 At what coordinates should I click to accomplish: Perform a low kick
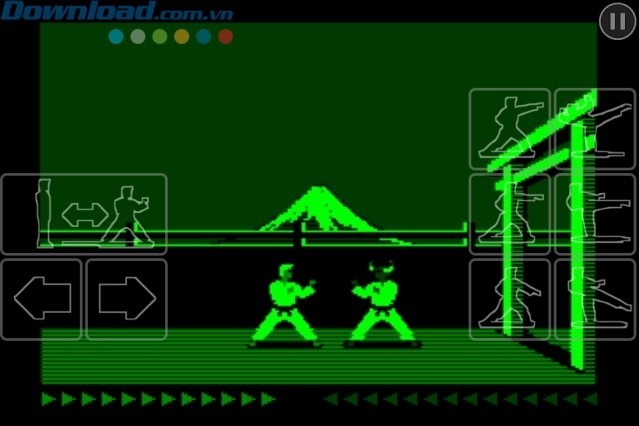click(x=596, y=299)
